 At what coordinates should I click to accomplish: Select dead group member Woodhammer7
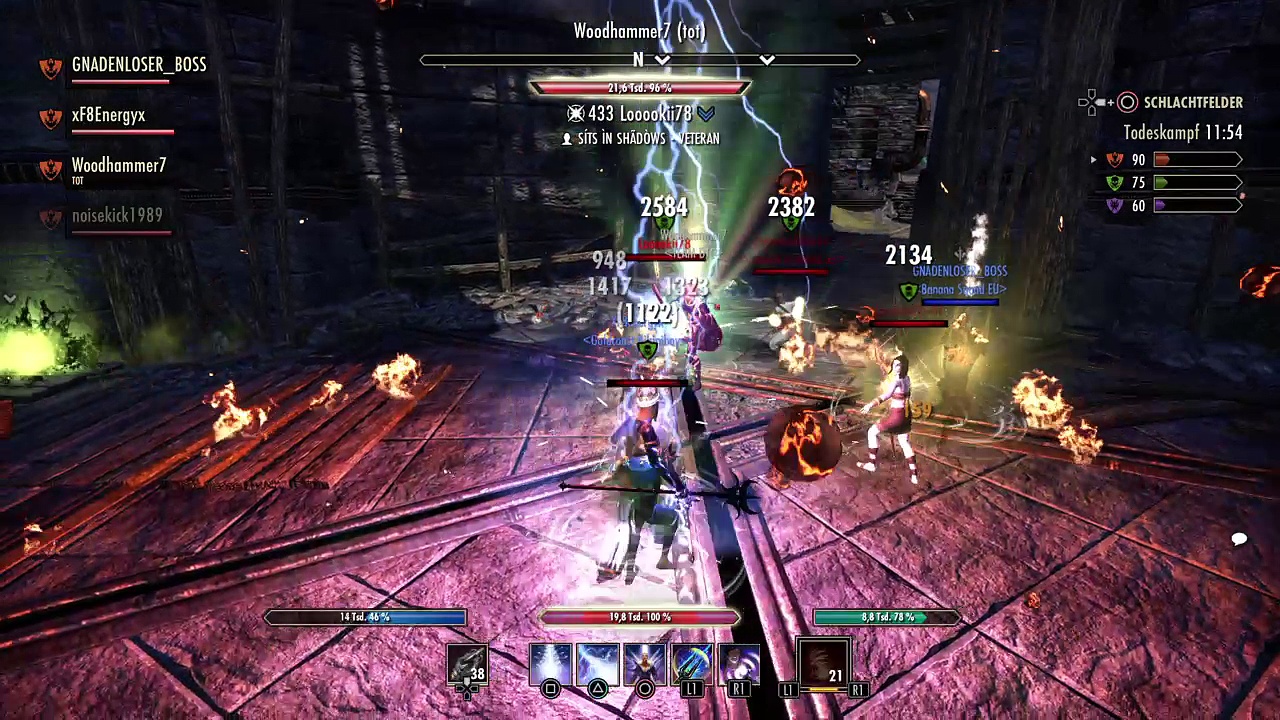click(118, 166)
